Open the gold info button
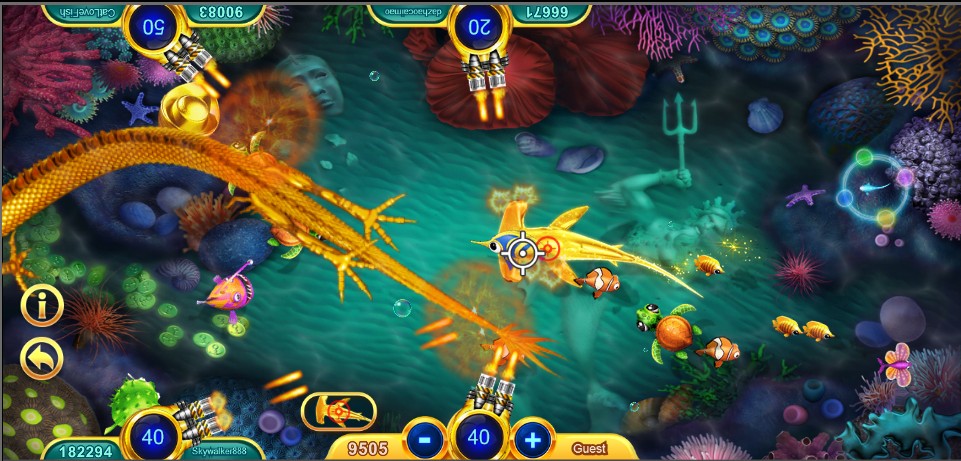This screenshot has width=961, height=461. tap(42, 306)
